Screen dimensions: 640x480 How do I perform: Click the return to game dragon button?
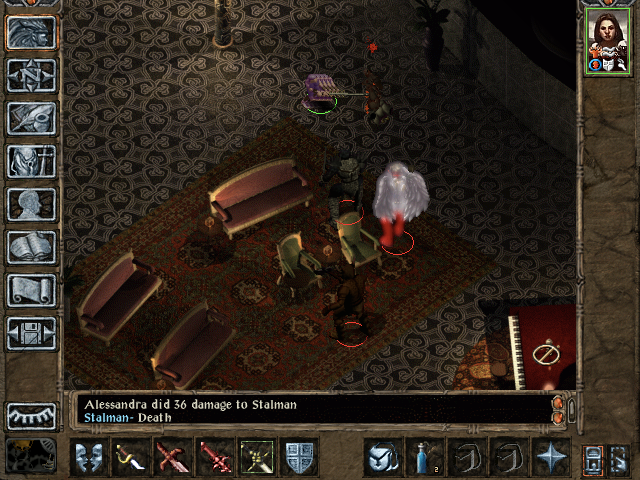(x=31, y=32)
